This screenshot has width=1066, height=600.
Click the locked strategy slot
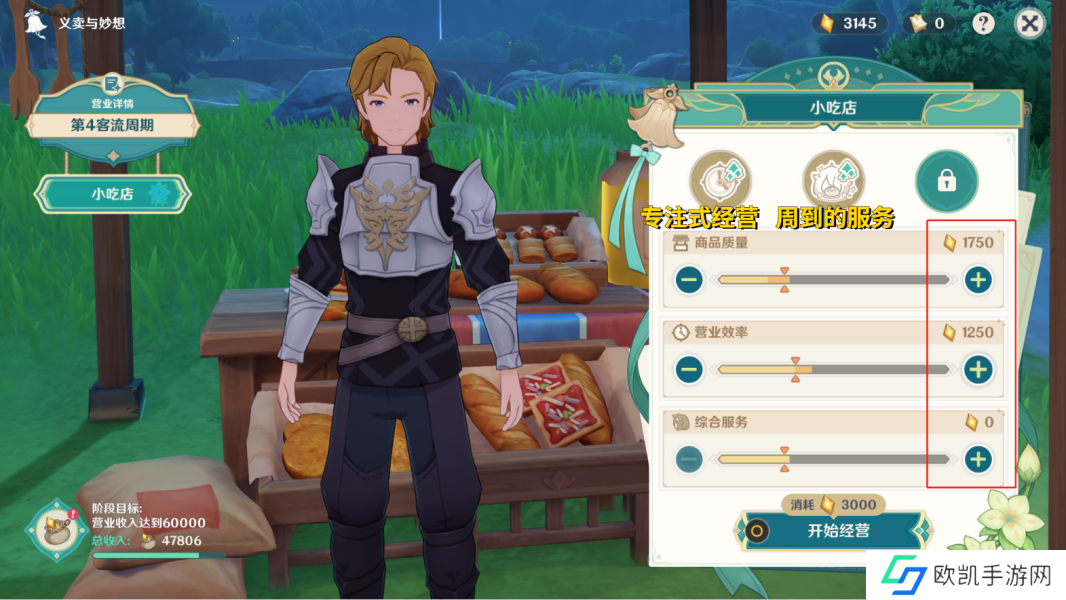coord(946,181)
